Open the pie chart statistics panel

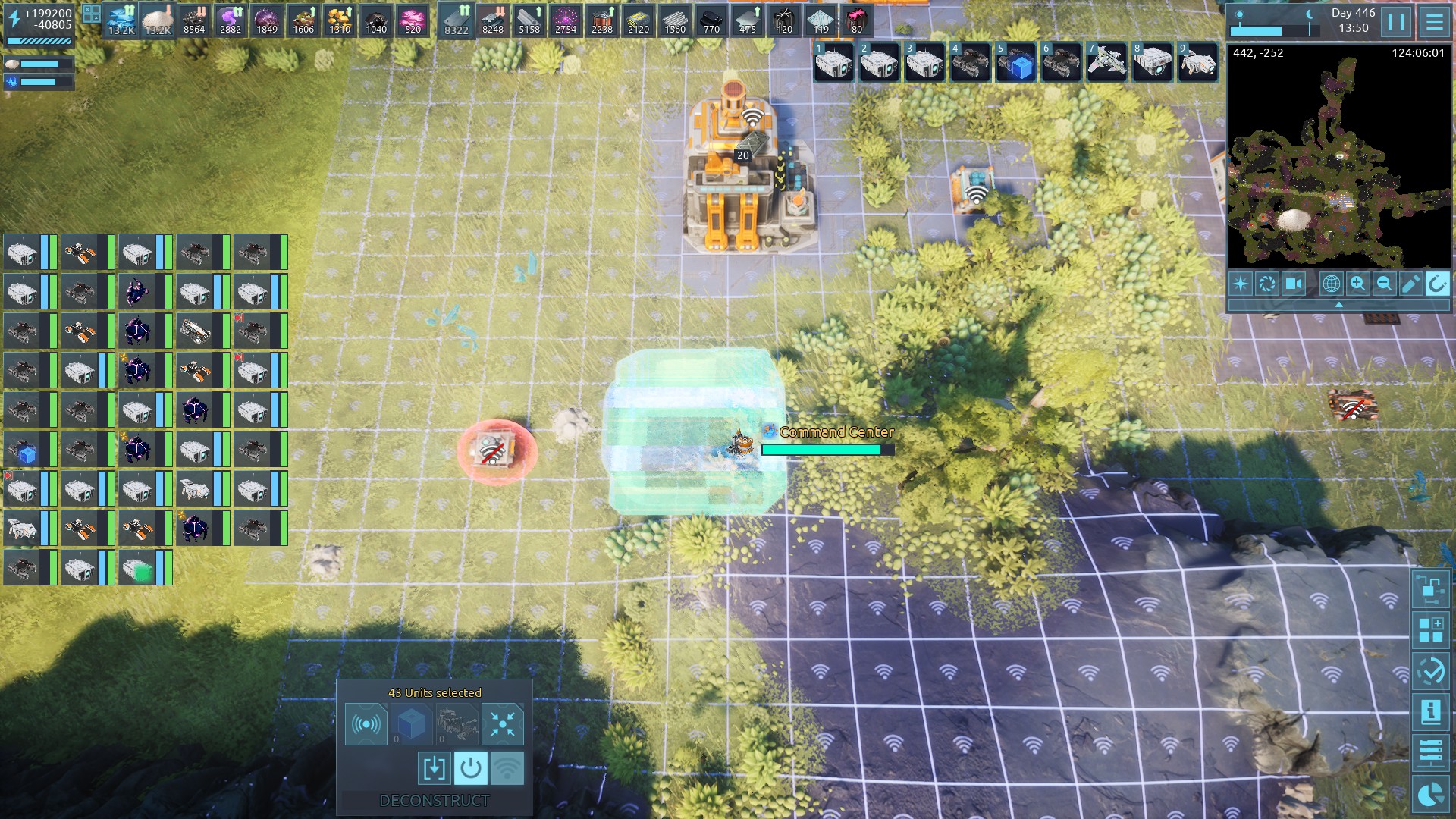pyautogui.click(x=1431, y=794)
